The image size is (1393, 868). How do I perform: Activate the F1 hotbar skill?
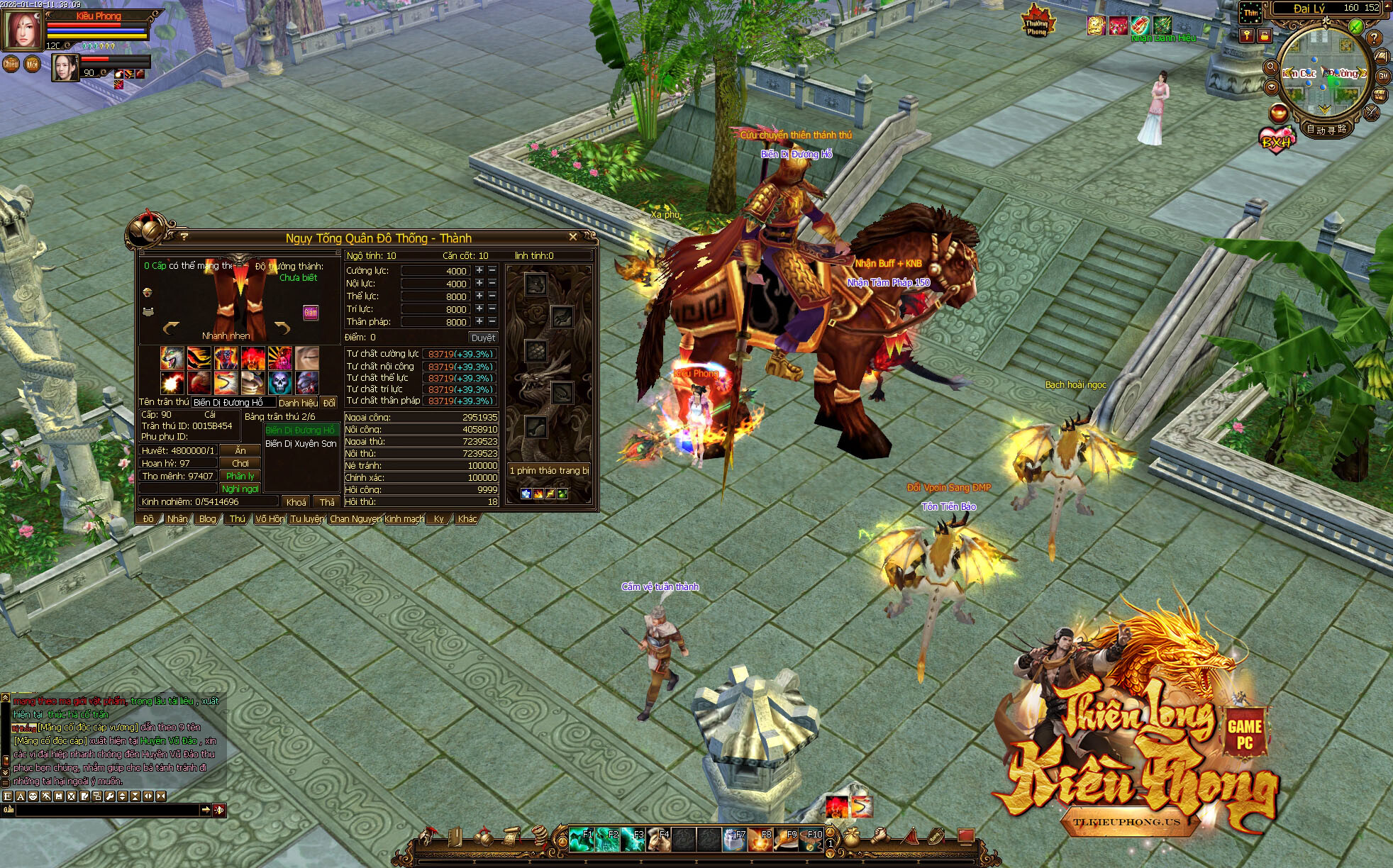click(582, 840)
